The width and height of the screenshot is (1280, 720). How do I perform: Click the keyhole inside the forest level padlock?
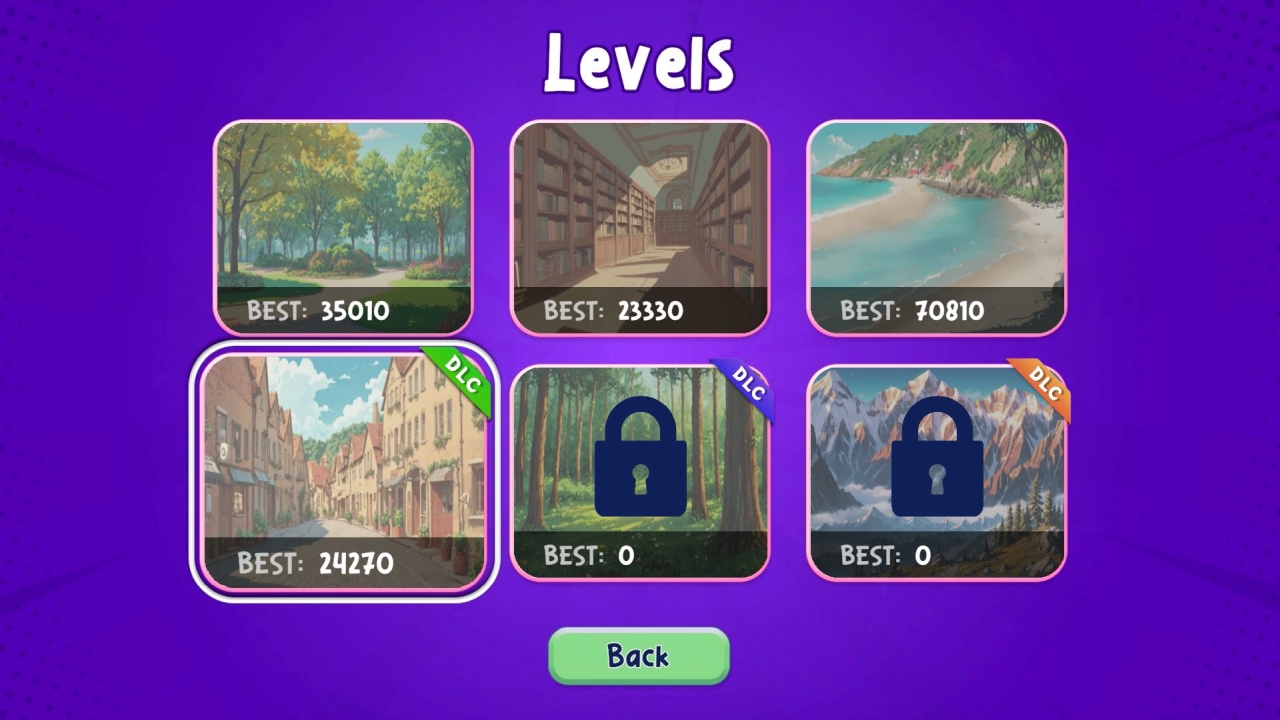(x=640, y=478)
